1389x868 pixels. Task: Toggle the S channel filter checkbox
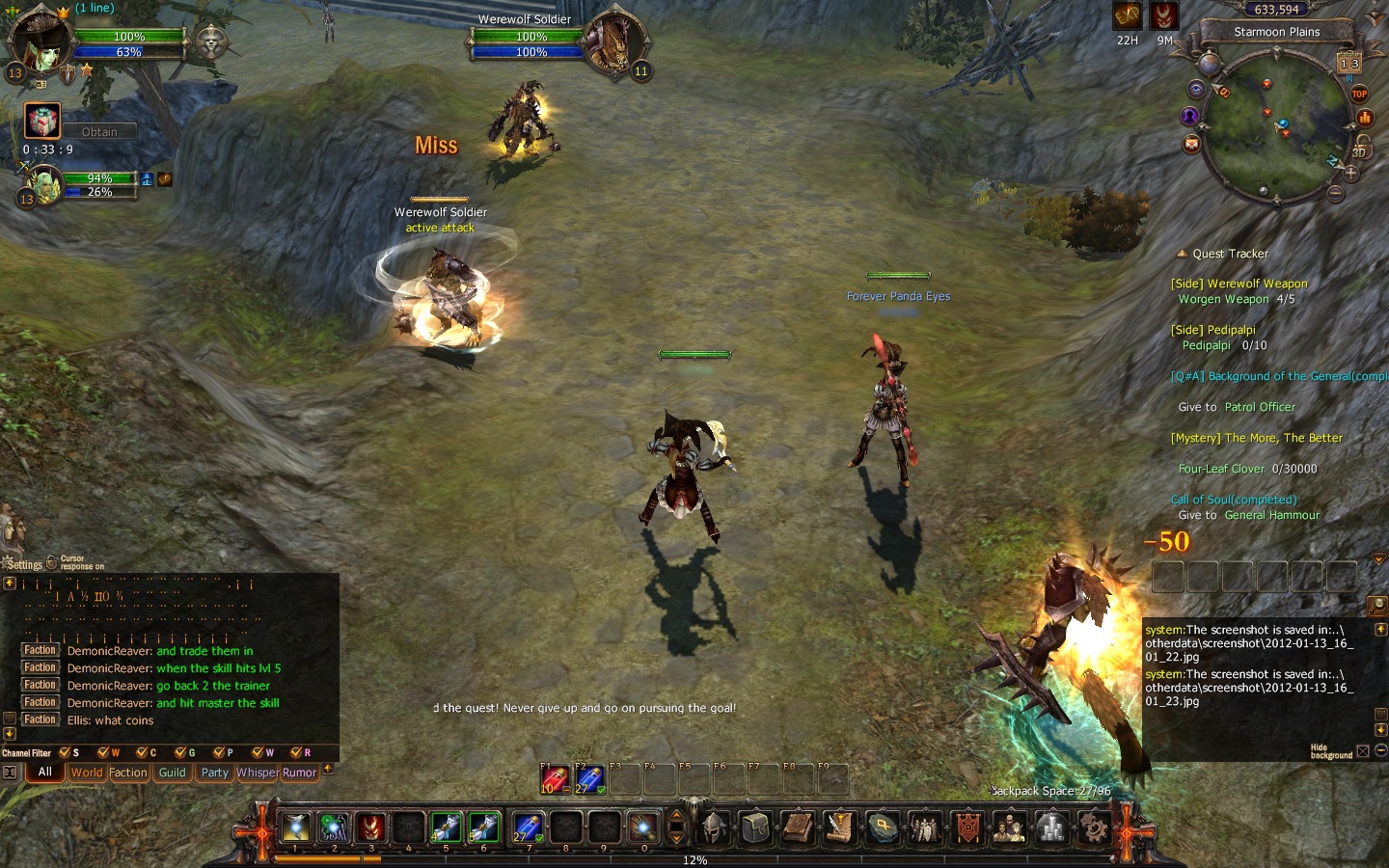[x=65, y=752]
